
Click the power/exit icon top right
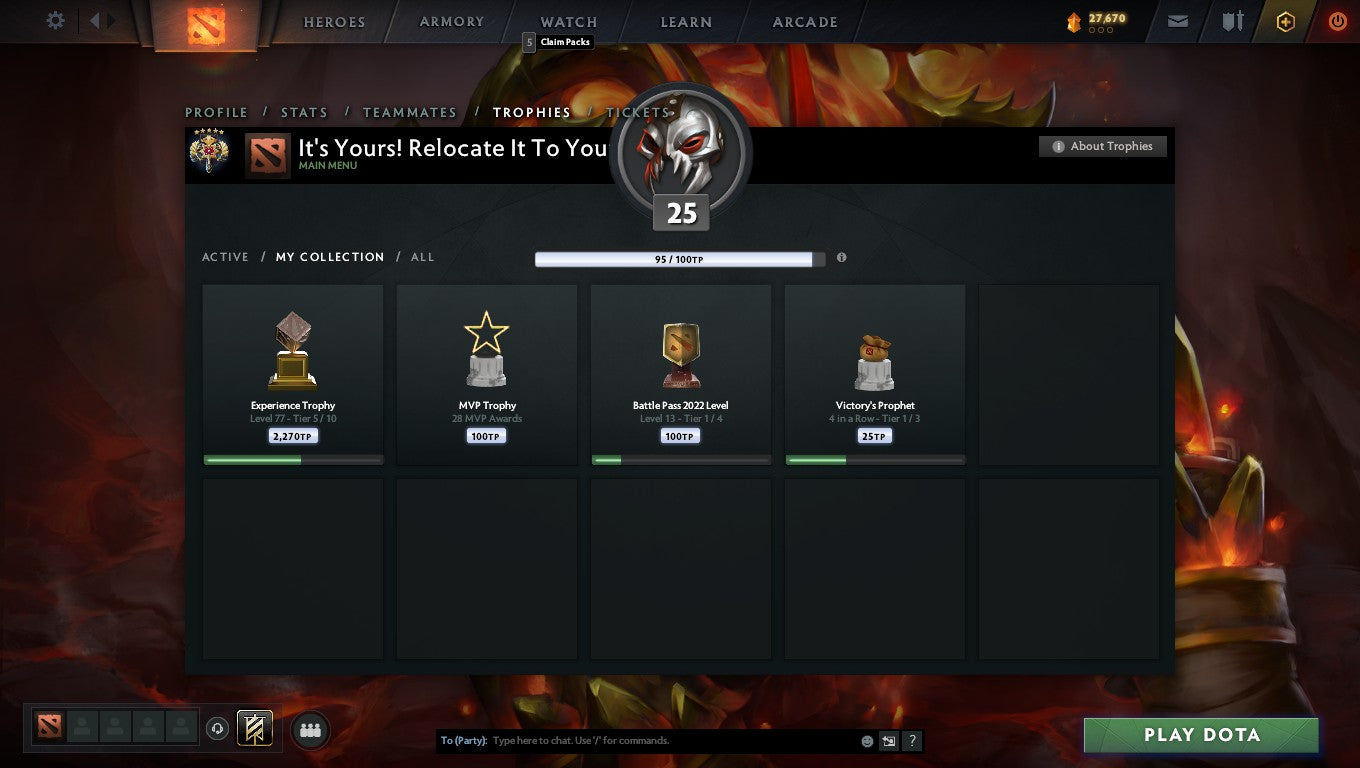1338,21
